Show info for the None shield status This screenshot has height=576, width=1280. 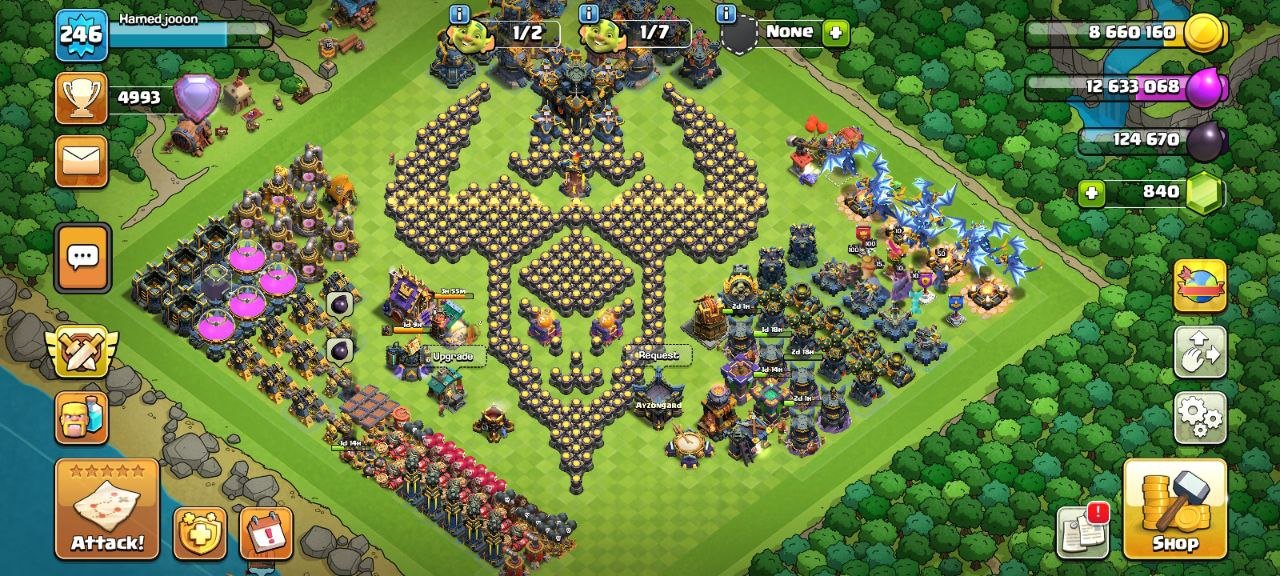726,14
